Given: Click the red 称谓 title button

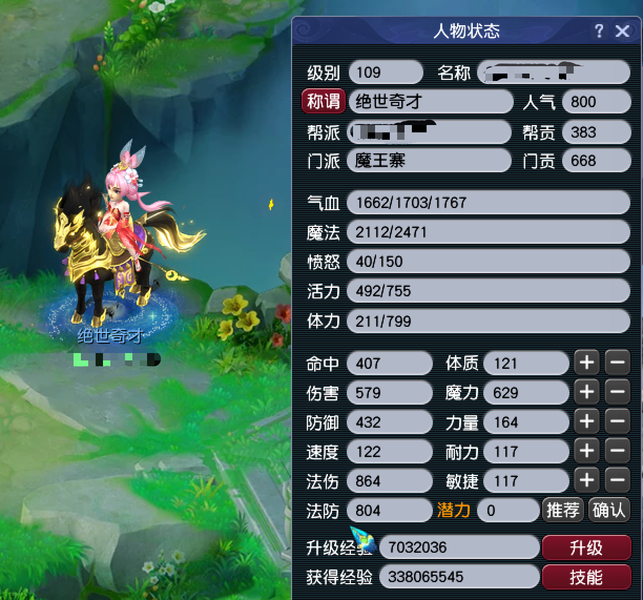Looking at the screenshot, I should tap(322, 101).
